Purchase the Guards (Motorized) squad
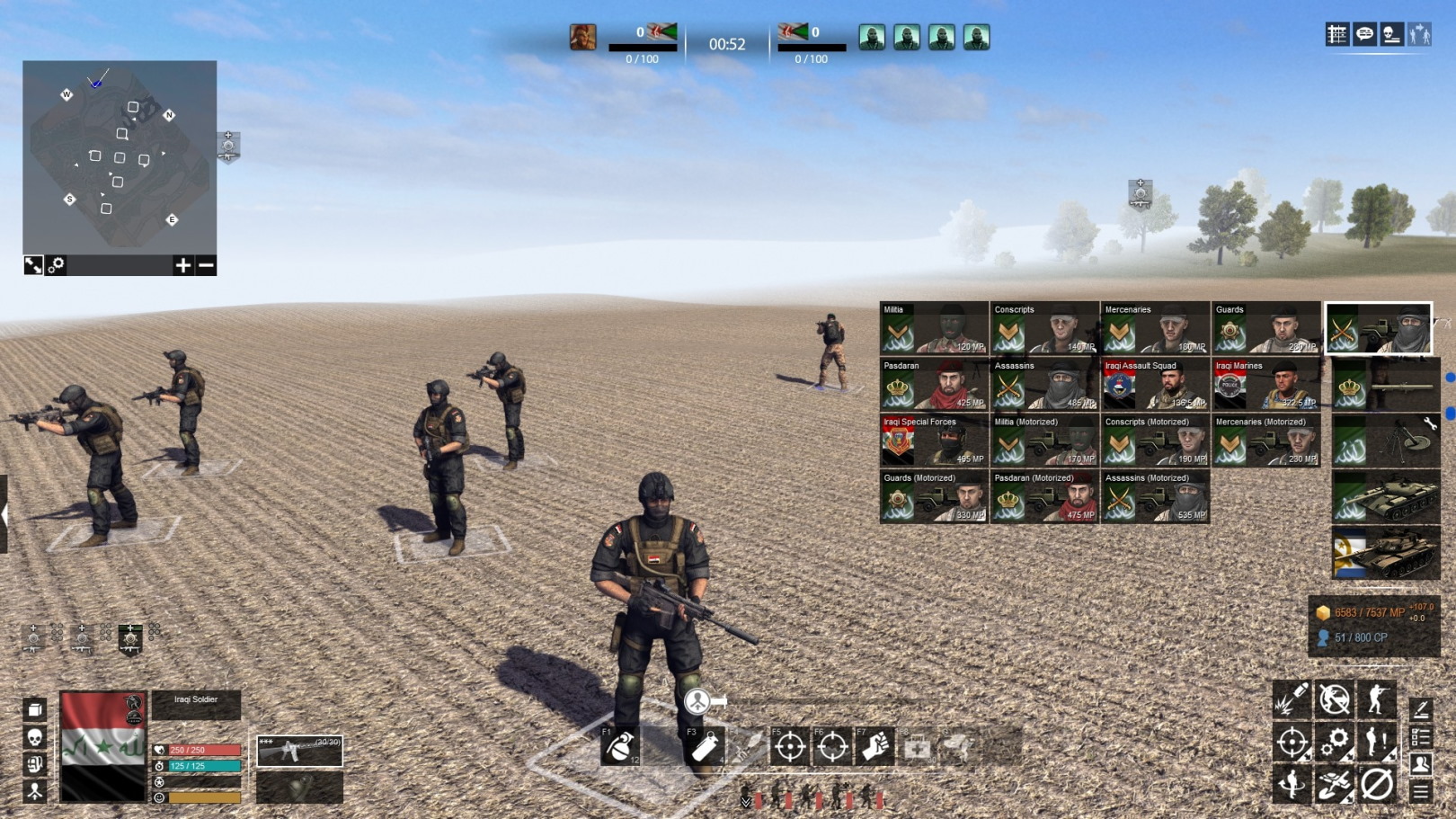This screenshot has height=819, width=1456. click(934, 497)
